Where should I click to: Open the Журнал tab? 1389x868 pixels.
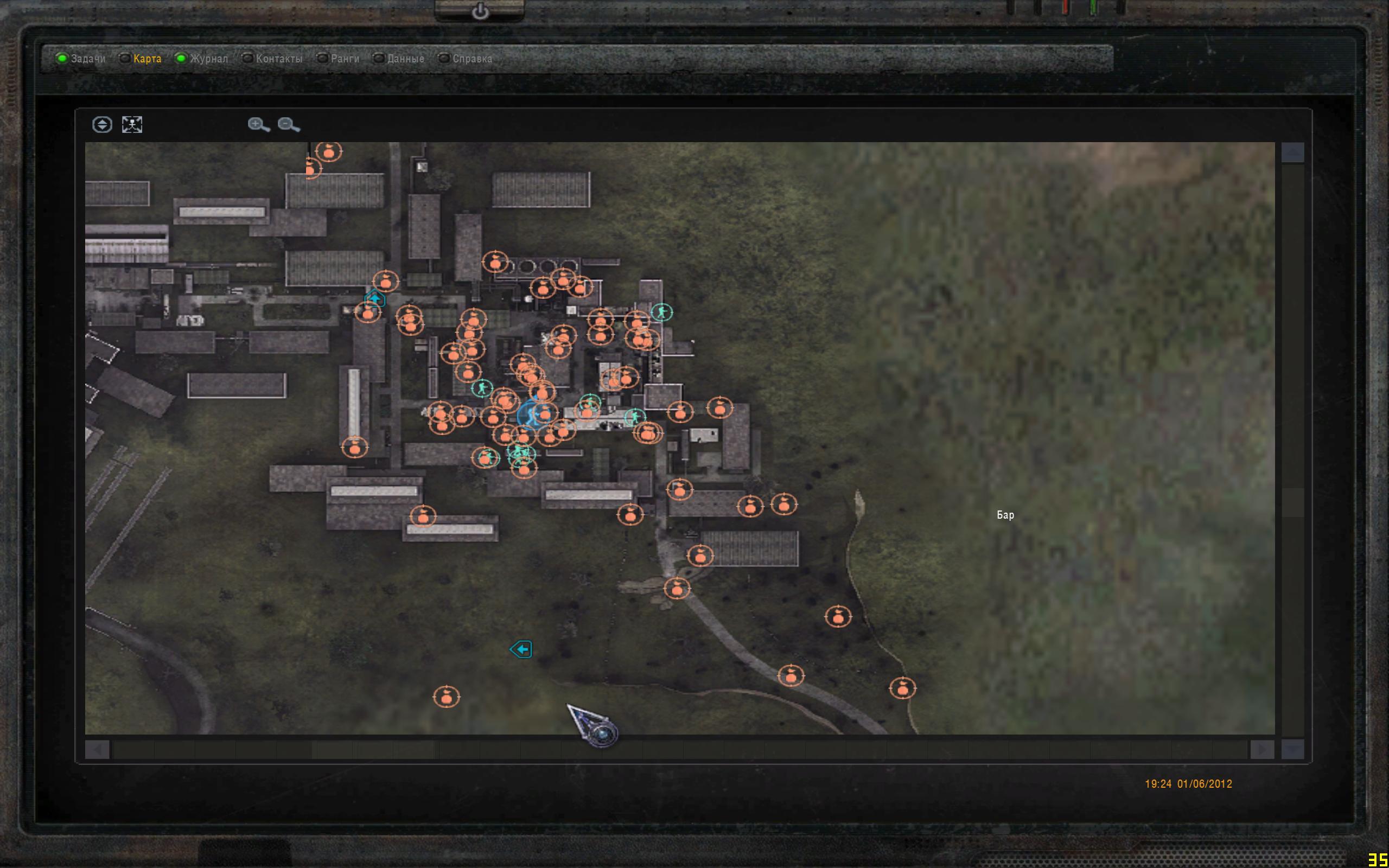(208, 59)
